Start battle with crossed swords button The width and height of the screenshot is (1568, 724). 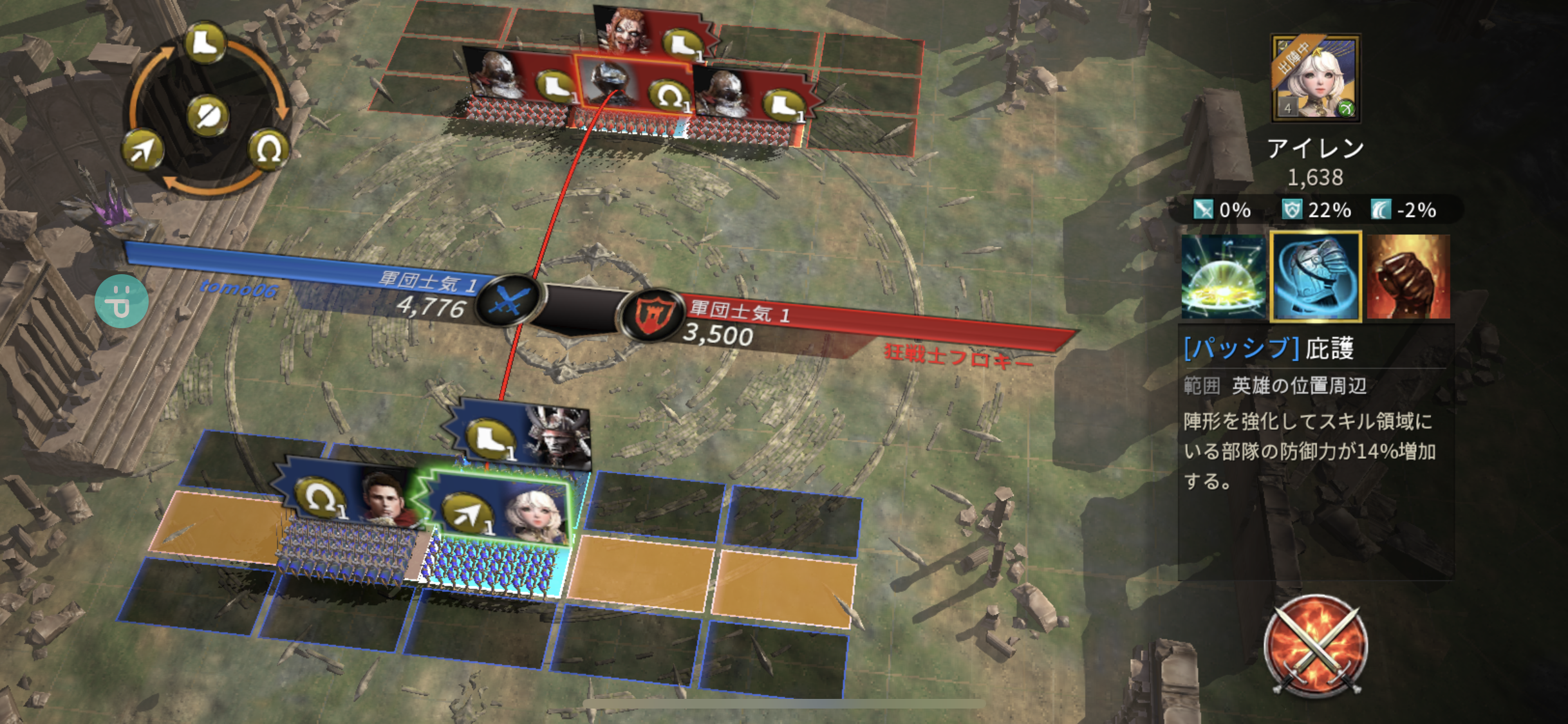pos(1315,645)
